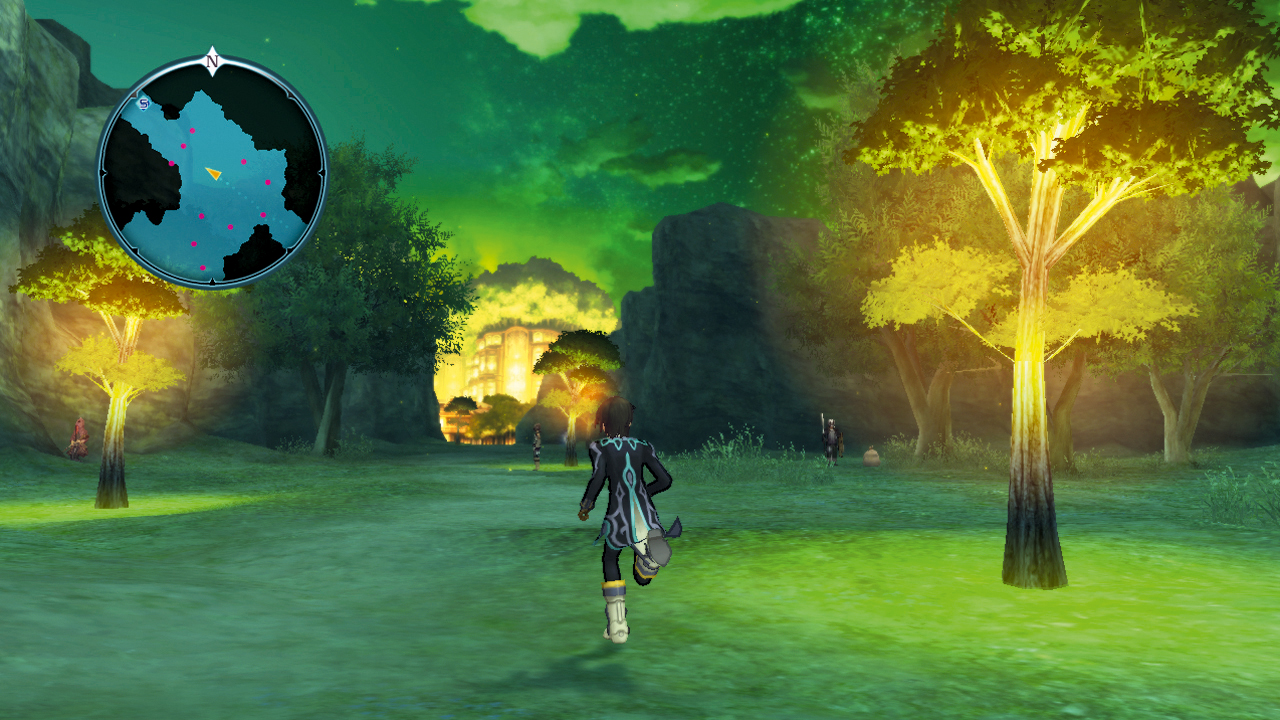Select the blue S marker on minimap
The height and width of the screenshot is (720, 1280).
pos(144,103)
